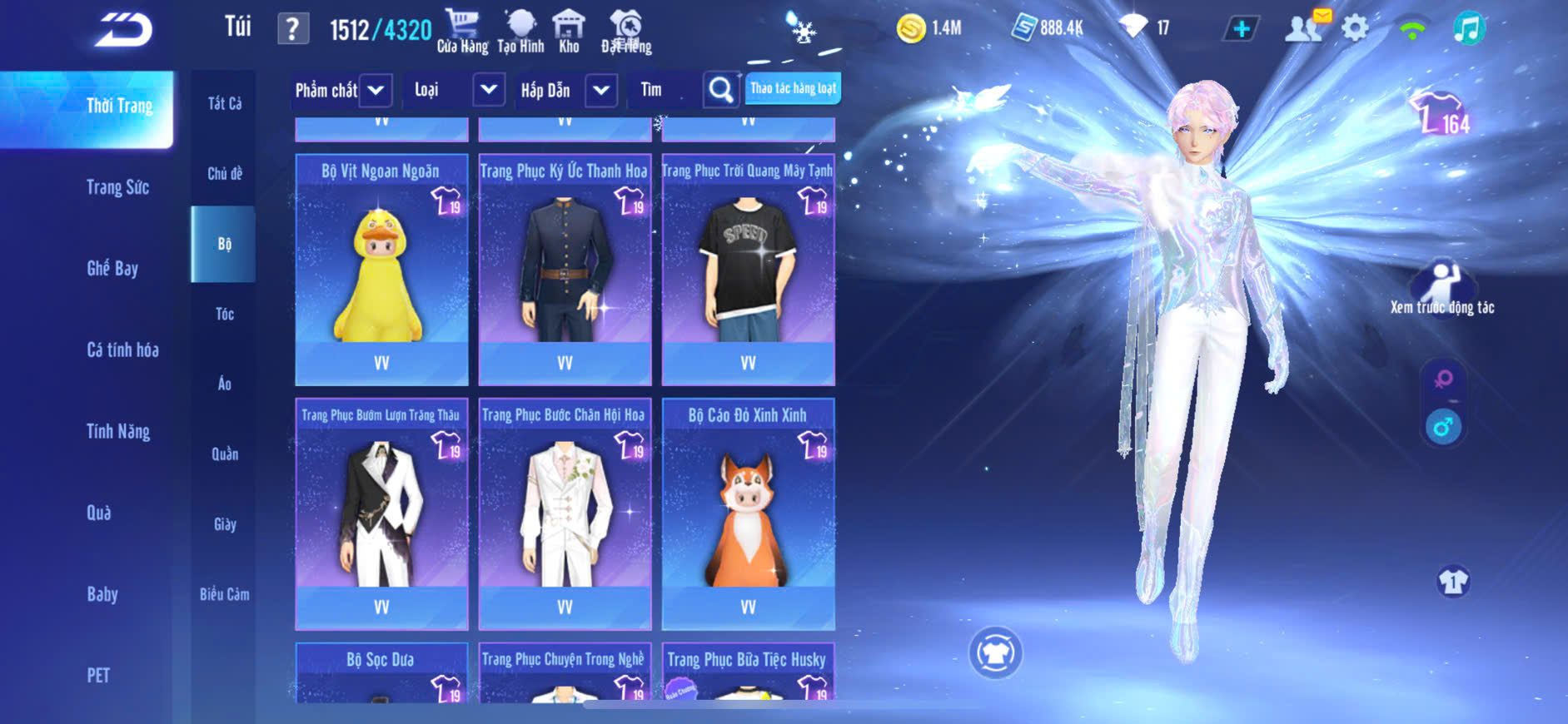Toggle the music note icon
This screenshot has height=724, width=1568.
coord(1468,29)
